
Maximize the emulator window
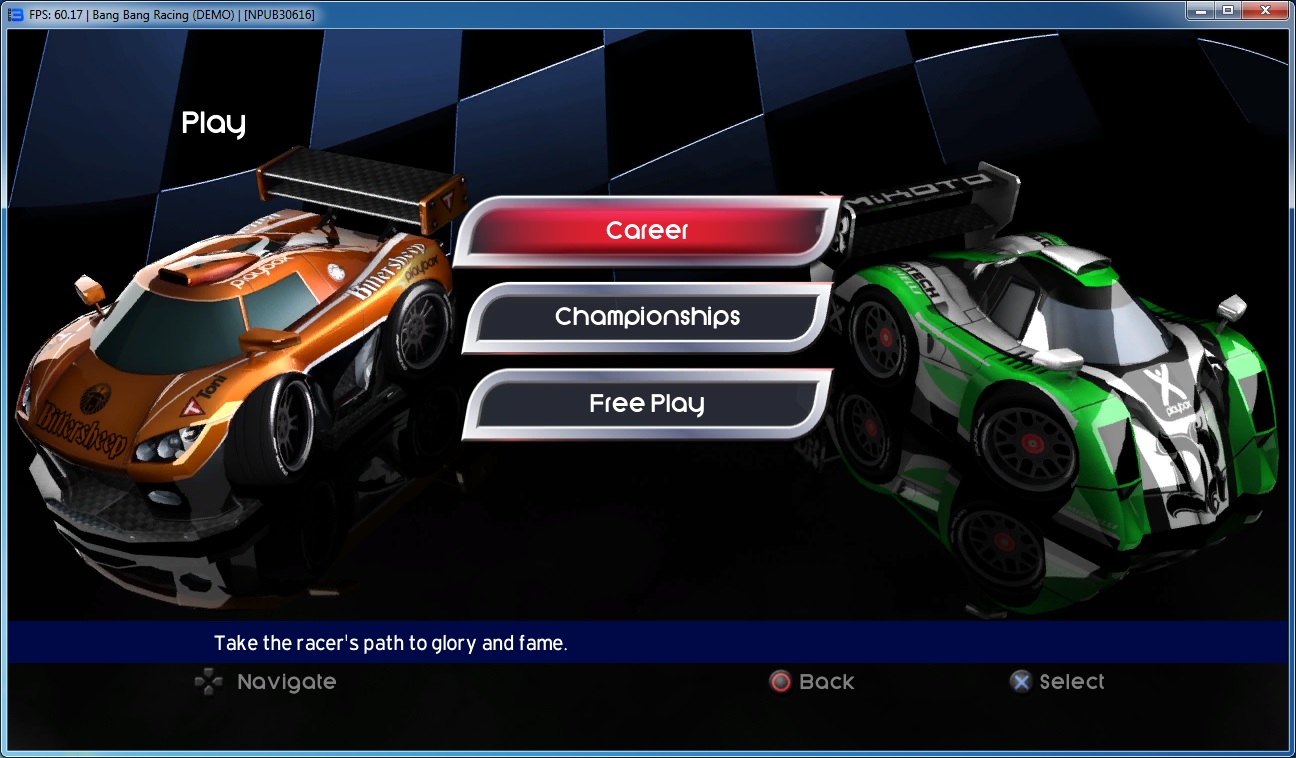pyautogui.click(x=1227, y=11)
